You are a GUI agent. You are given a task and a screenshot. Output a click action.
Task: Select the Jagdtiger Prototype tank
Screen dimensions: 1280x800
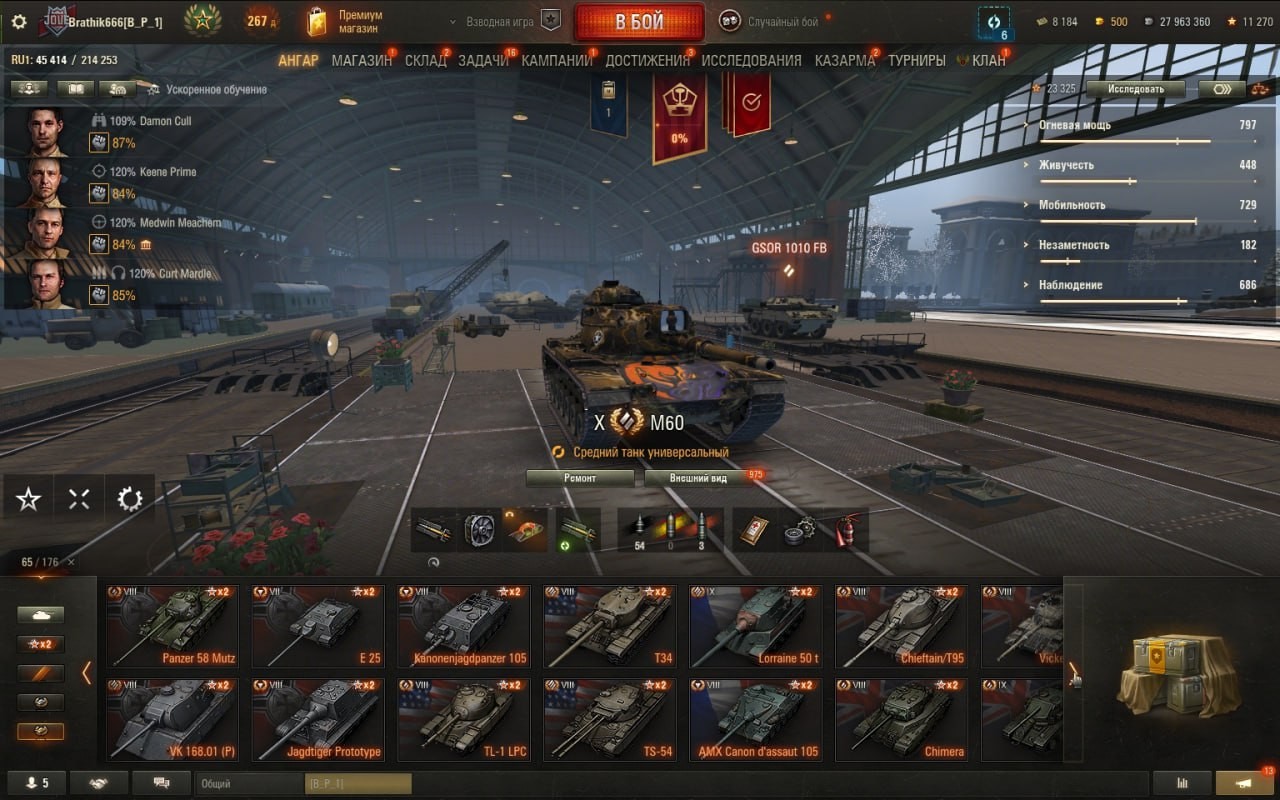click(318, 719)
